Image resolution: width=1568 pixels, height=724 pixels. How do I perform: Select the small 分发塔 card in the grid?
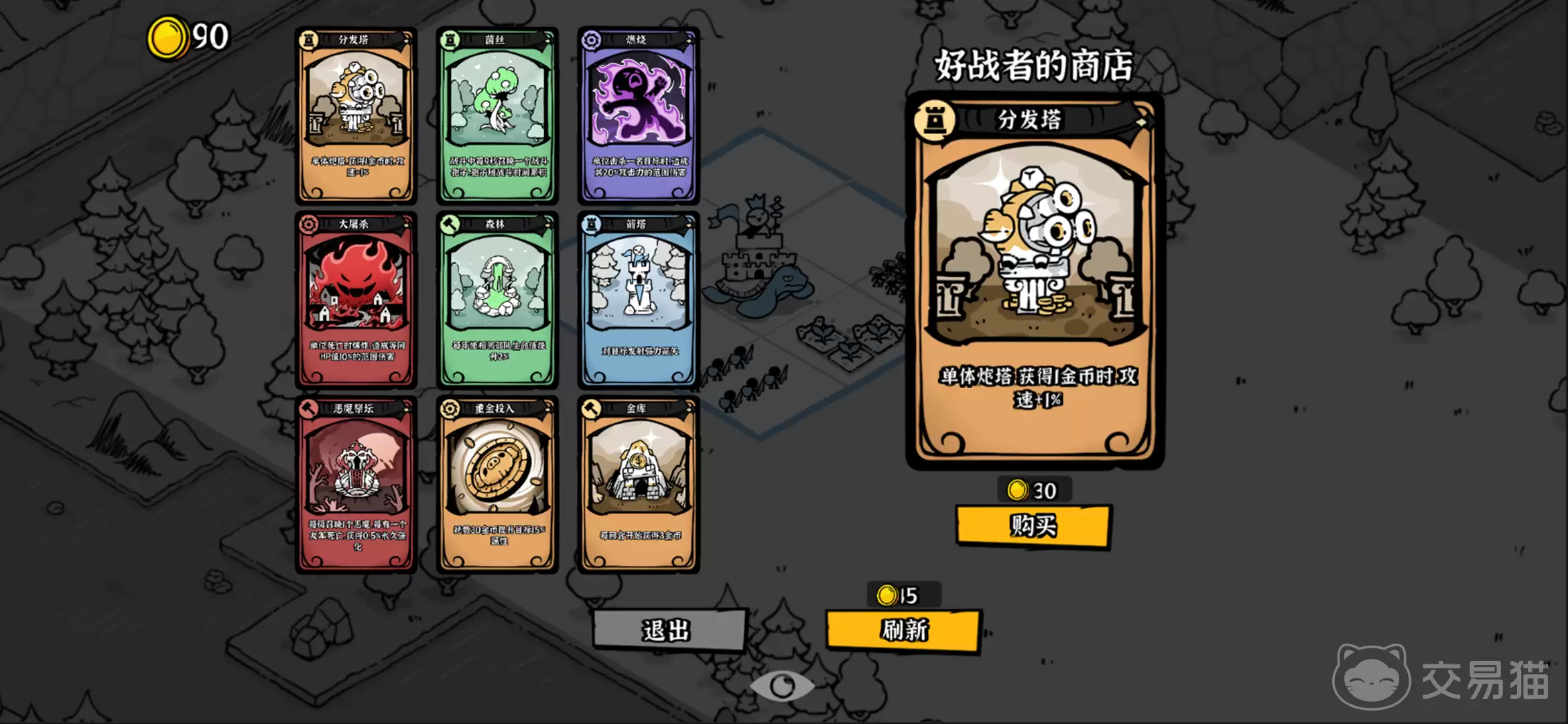356,115
